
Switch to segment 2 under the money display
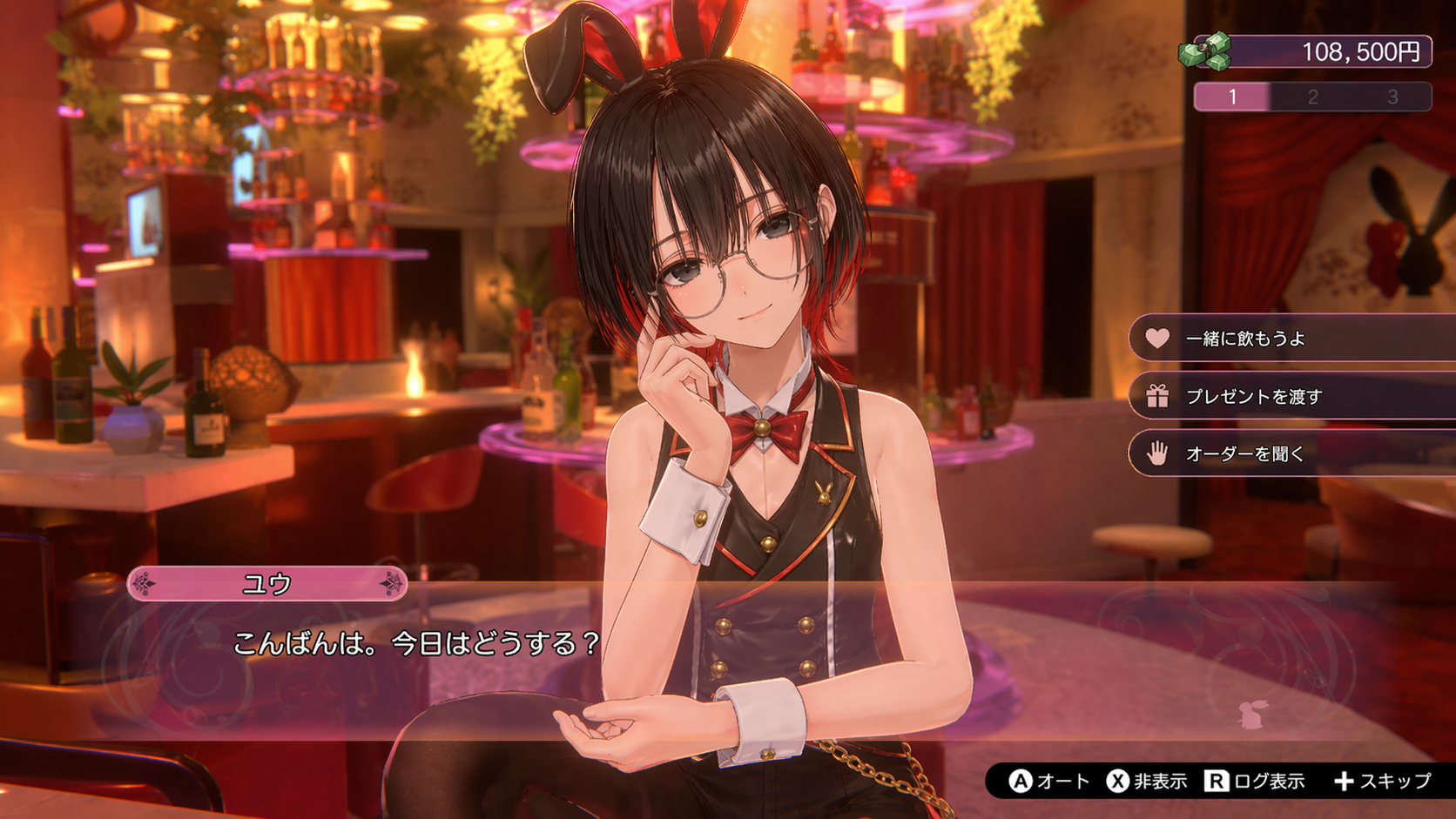click(1312, 97)
